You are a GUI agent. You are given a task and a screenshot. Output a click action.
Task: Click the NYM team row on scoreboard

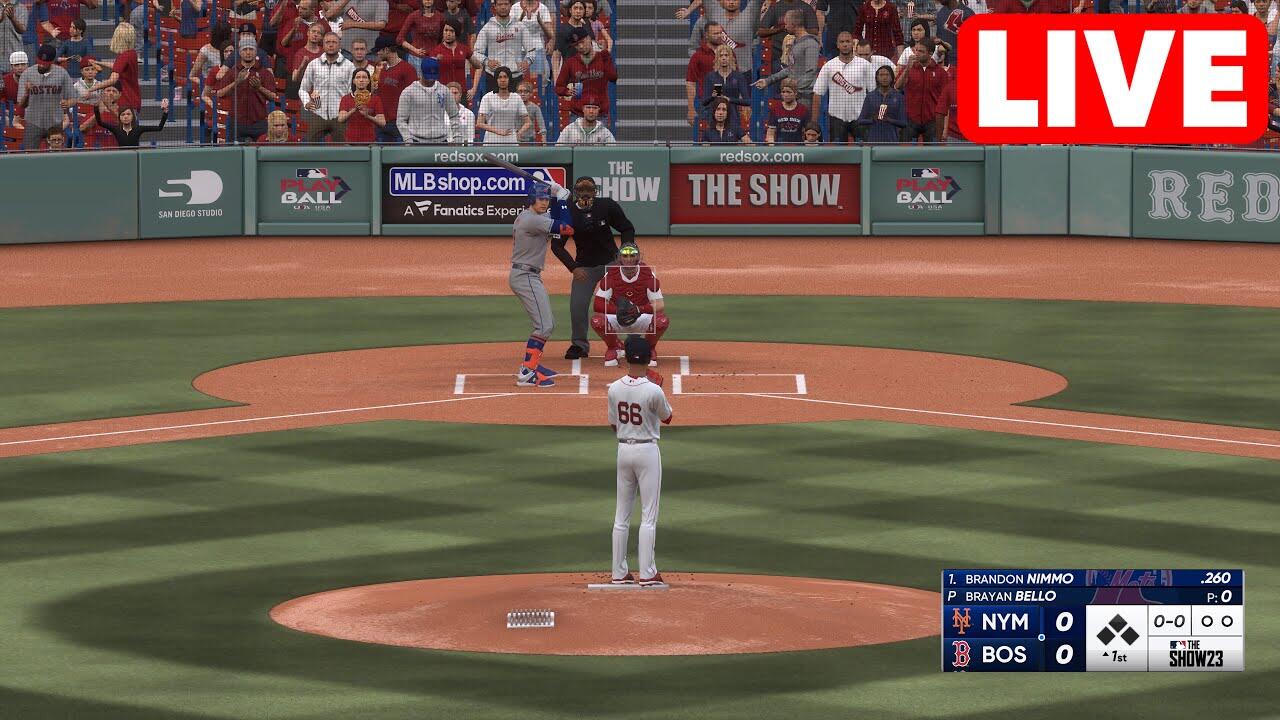coord(1012,622)
